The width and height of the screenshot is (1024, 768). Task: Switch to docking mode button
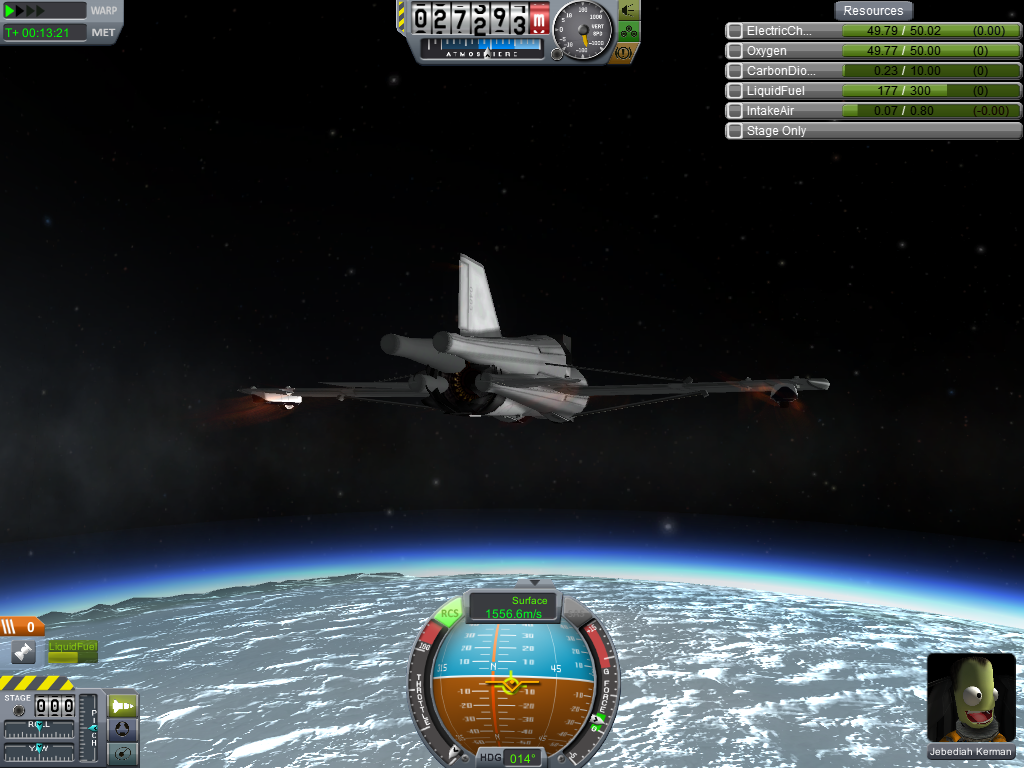pyautogui.click(x=123, y=729)
